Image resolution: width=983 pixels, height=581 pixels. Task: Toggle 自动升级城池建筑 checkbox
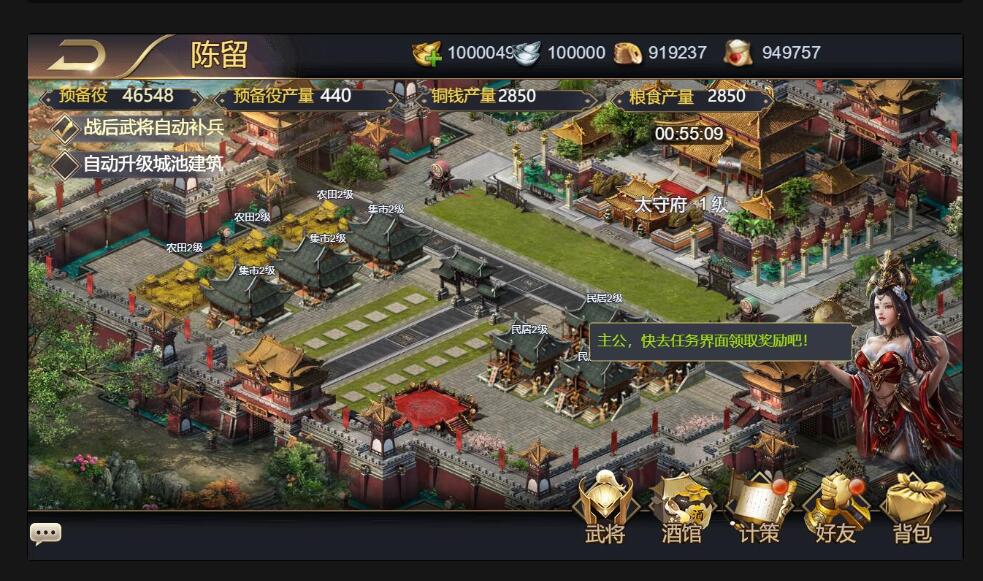tap(65, 163)
